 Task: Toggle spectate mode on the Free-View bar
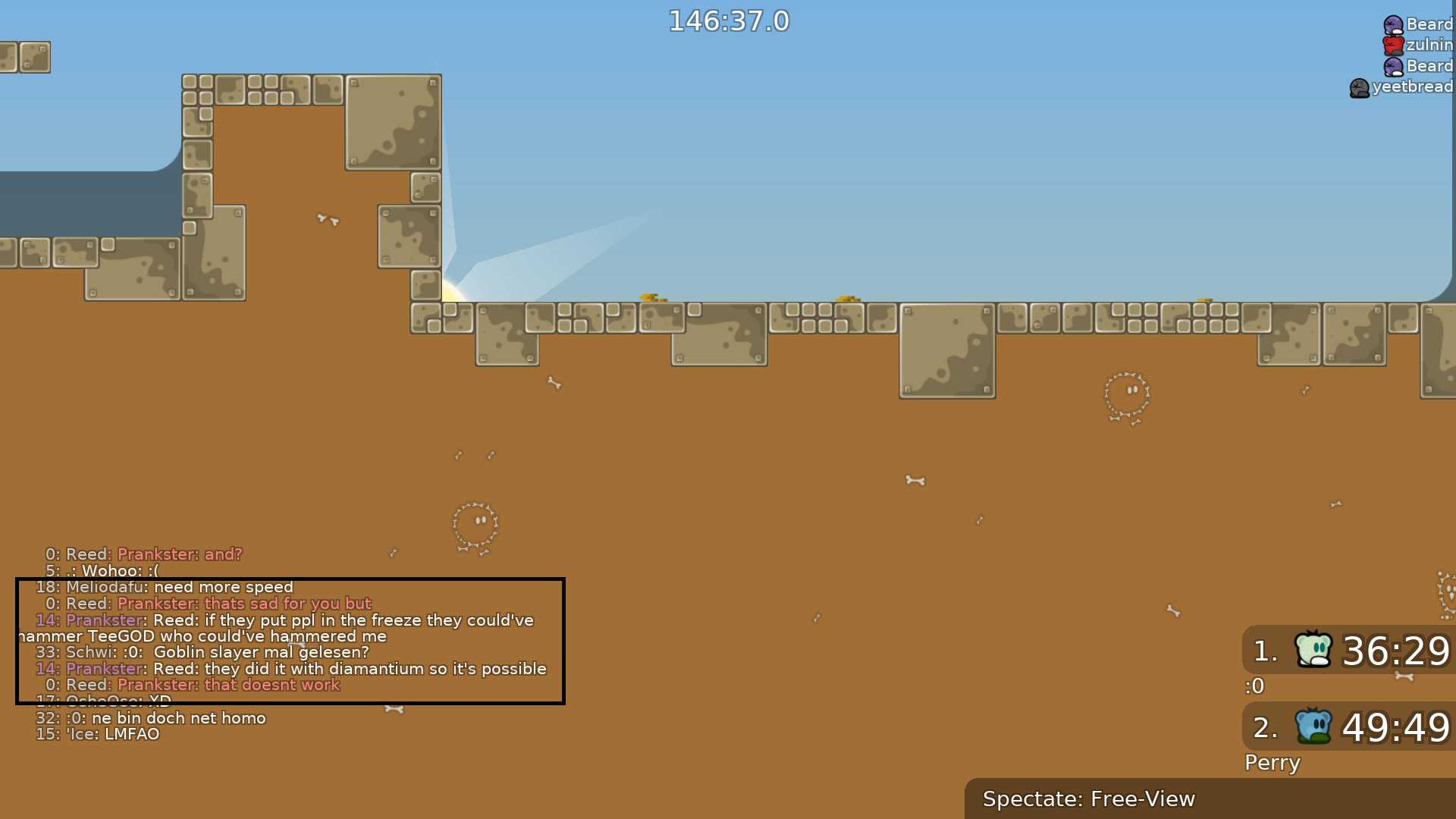(x=1090, y=799)
